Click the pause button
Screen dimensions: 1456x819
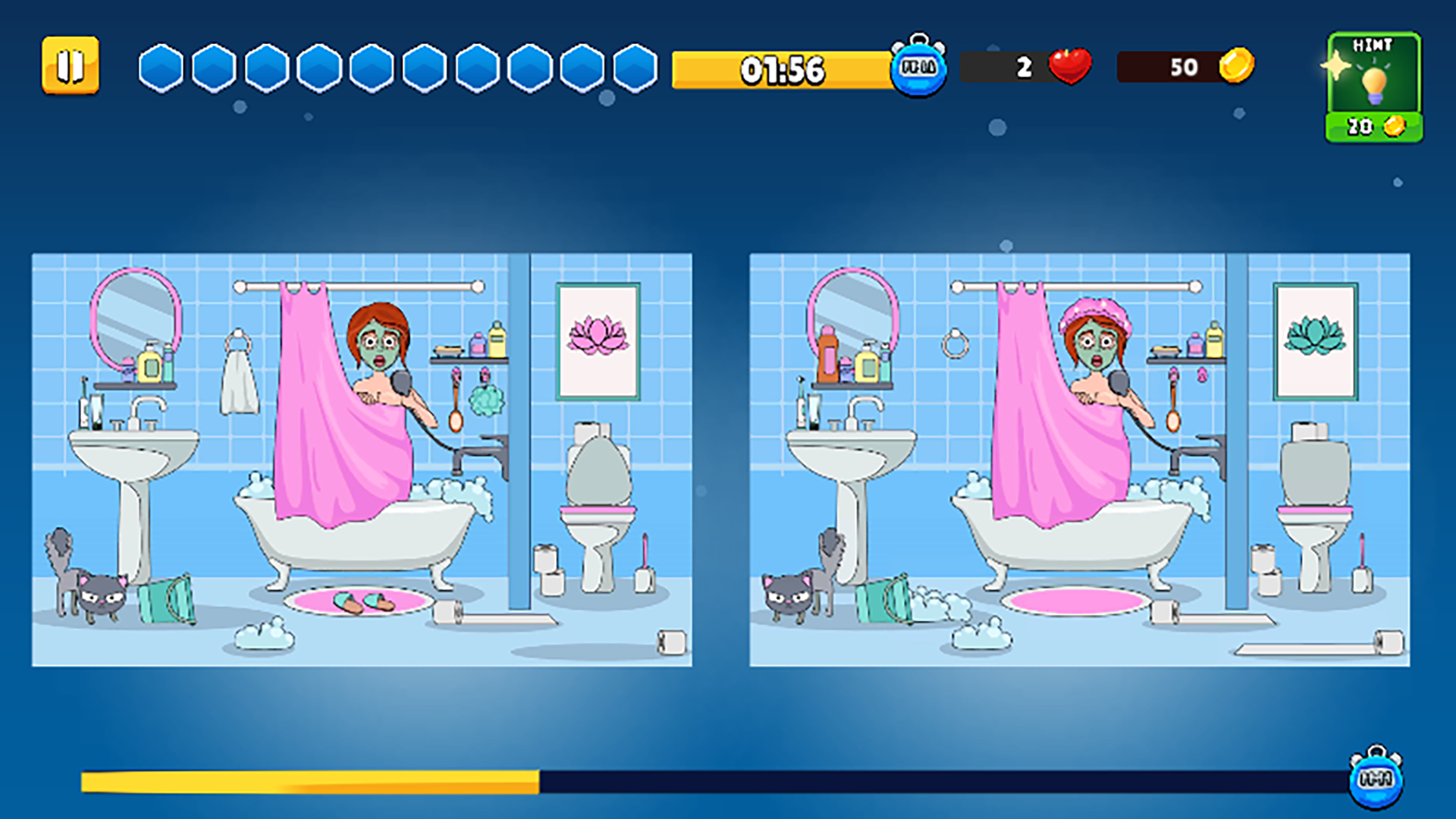(x=71, y=67)
